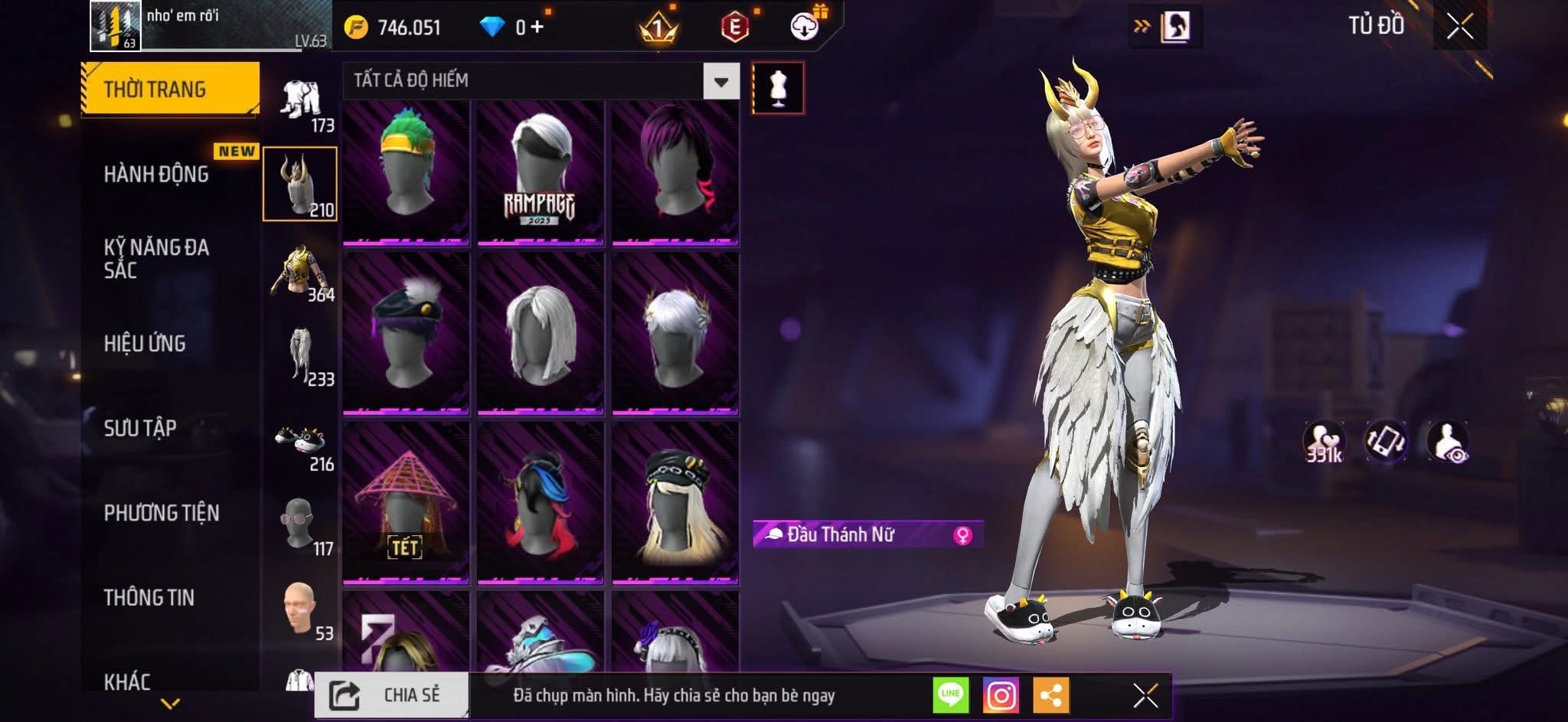Close the screenshot share banner
Image resolution: width=1568 pixels, height=722 pixels.
click(x=1145, y=695)
